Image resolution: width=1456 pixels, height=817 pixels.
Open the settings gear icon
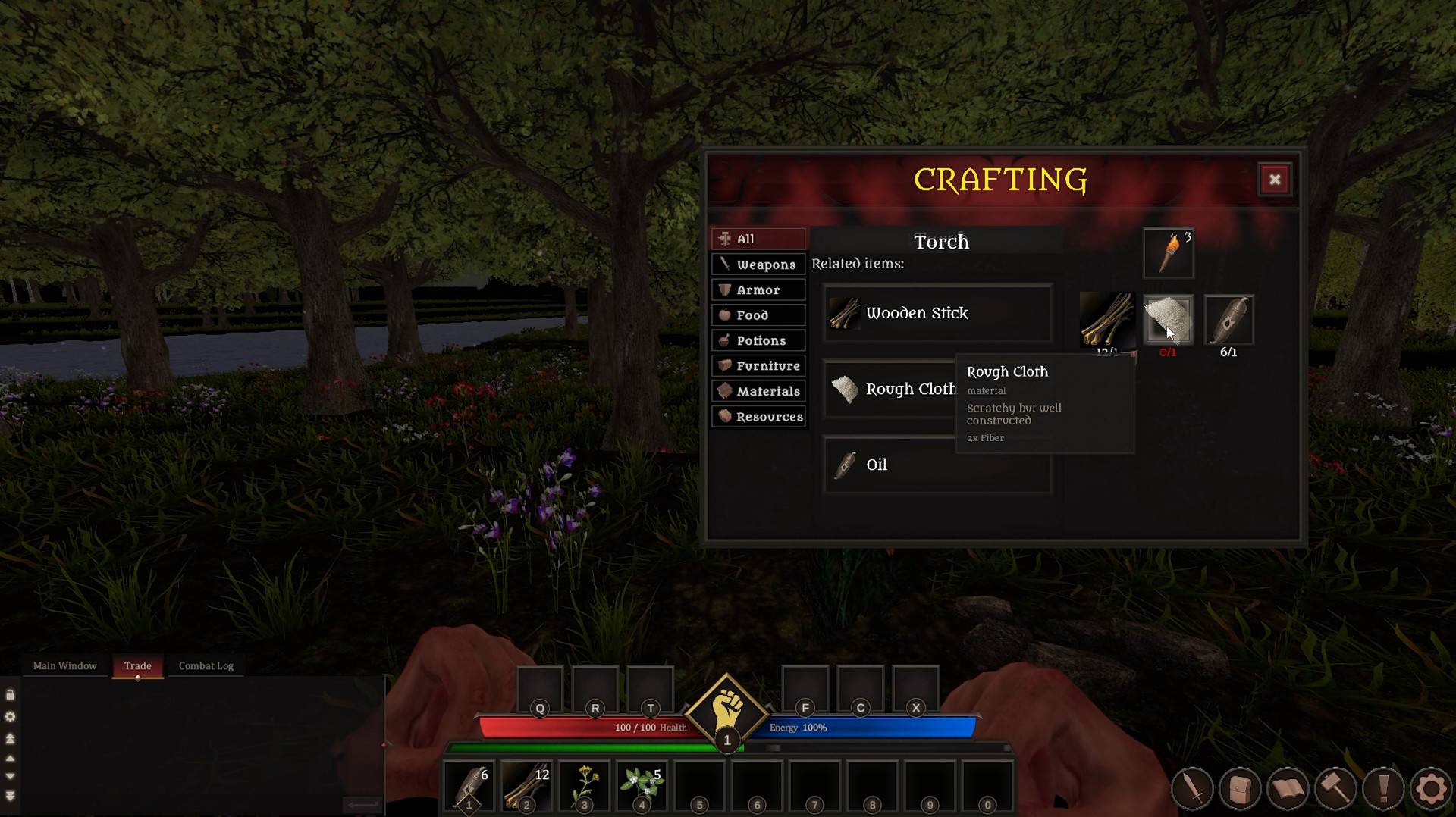1432,788
